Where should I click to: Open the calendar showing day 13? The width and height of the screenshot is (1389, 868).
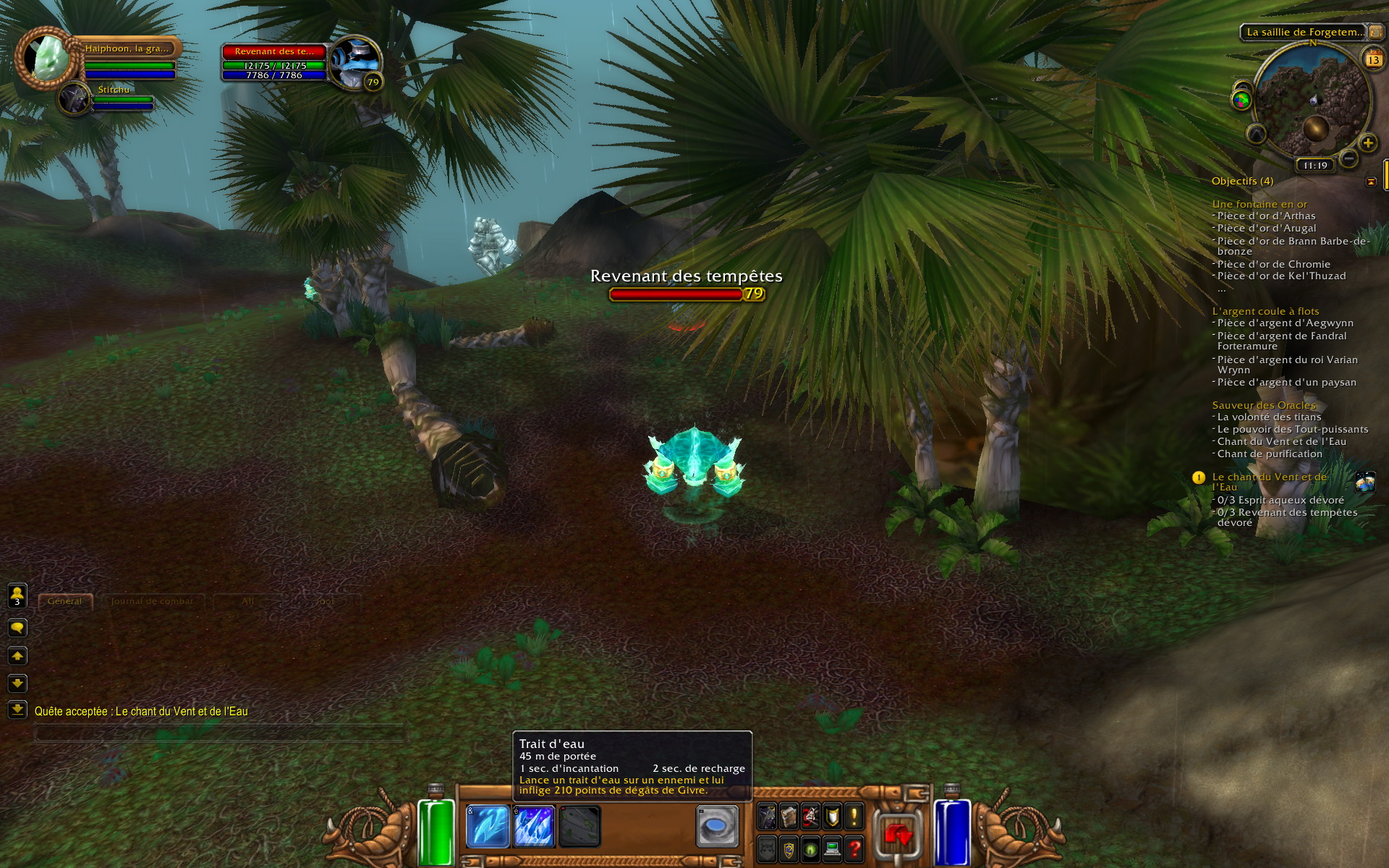point(1373,59)
